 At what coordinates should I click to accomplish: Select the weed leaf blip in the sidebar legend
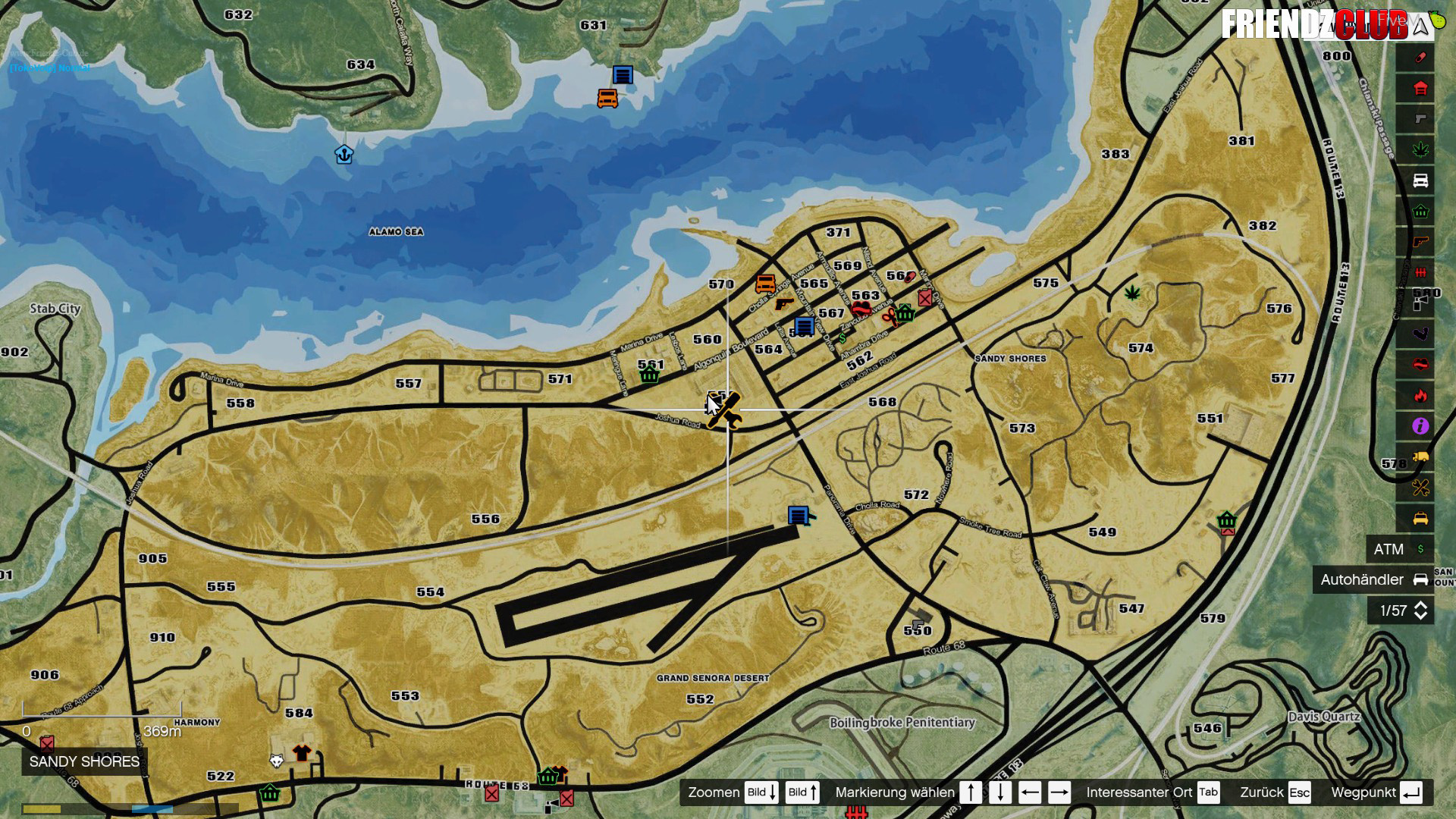pos(1420,148)
